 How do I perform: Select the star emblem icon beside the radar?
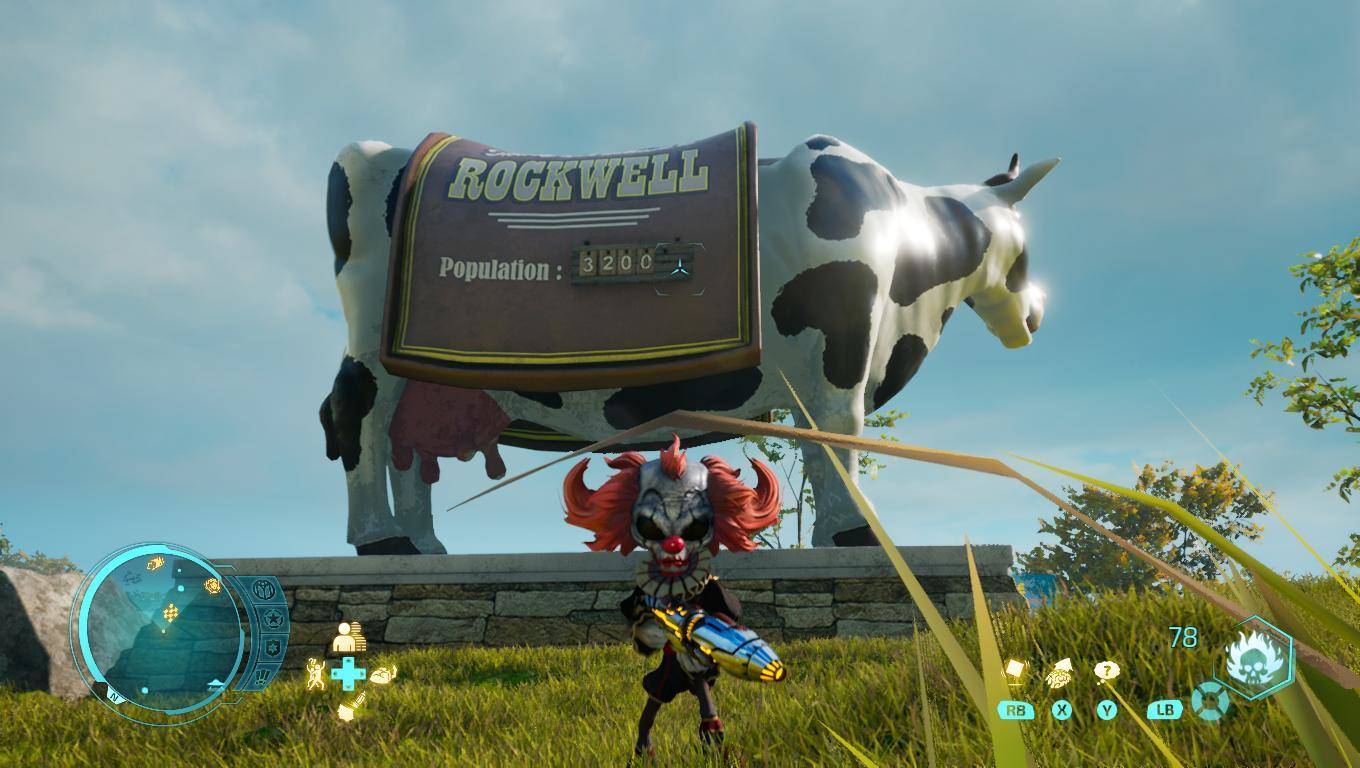click(271, 620)
